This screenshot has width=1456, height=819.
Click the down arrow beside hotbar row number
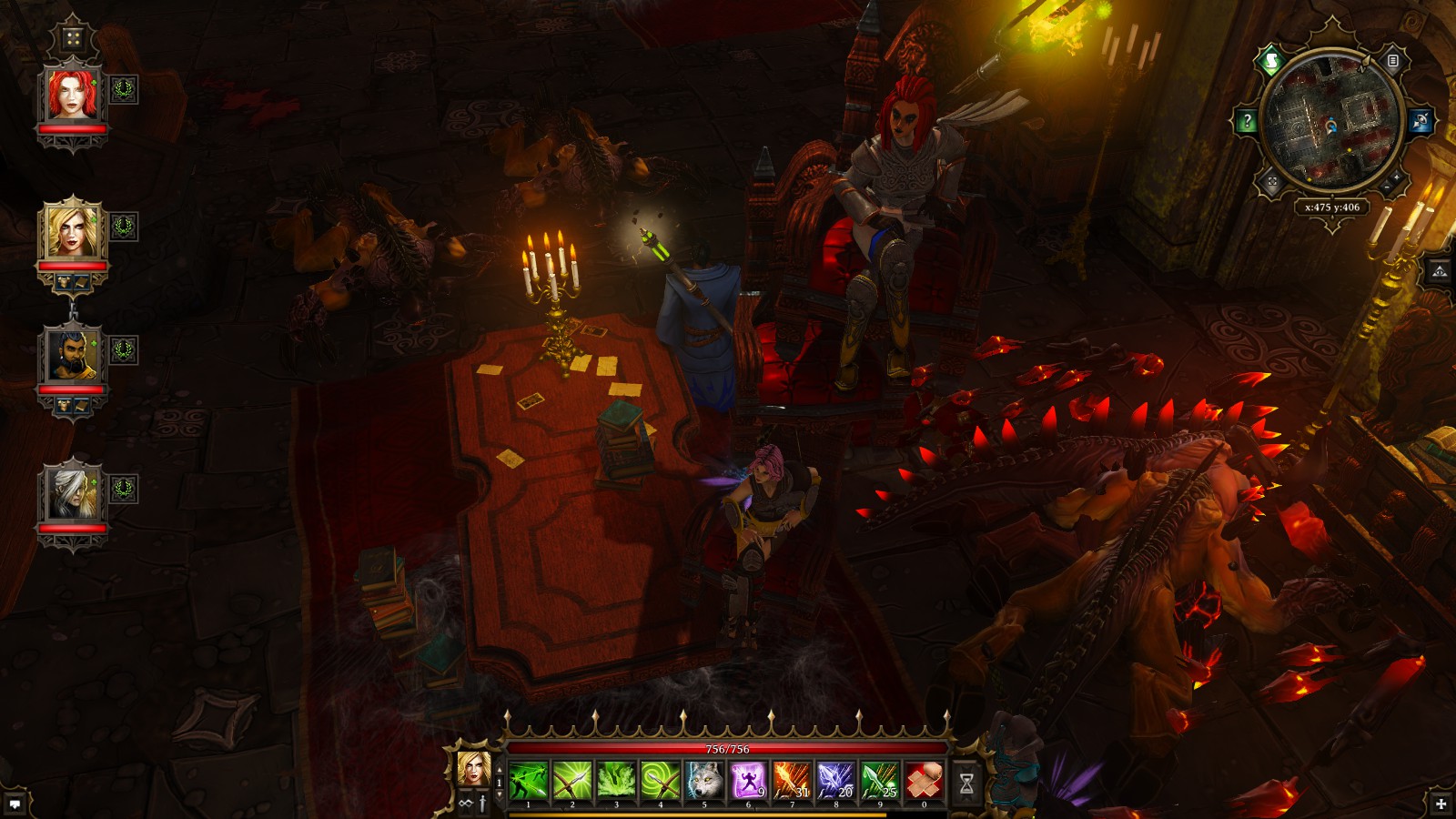(500, 794)
